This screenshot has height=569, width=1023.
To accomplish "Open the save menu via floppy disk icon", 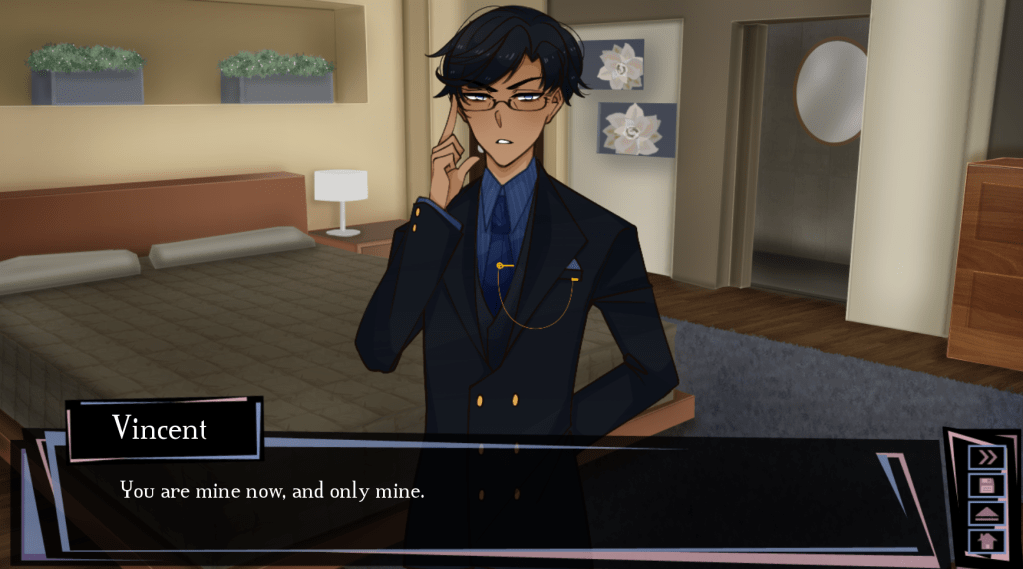I will tap(986, 485).
